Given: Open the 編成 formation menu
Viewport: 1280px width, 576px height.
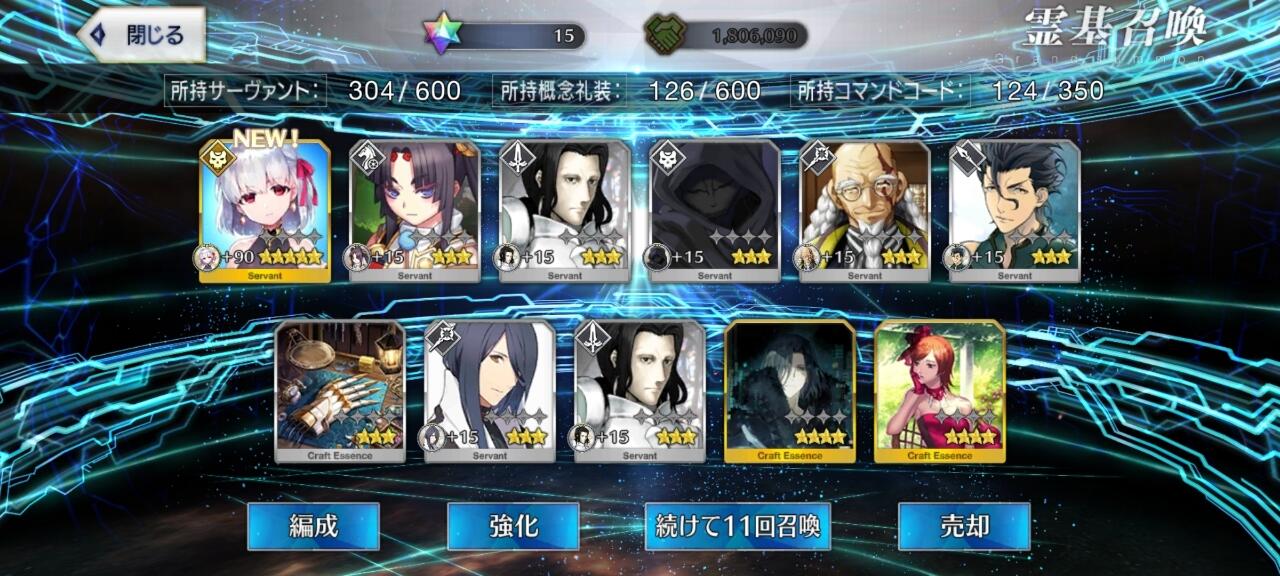Looking at the screenshot, I should 313,526.
